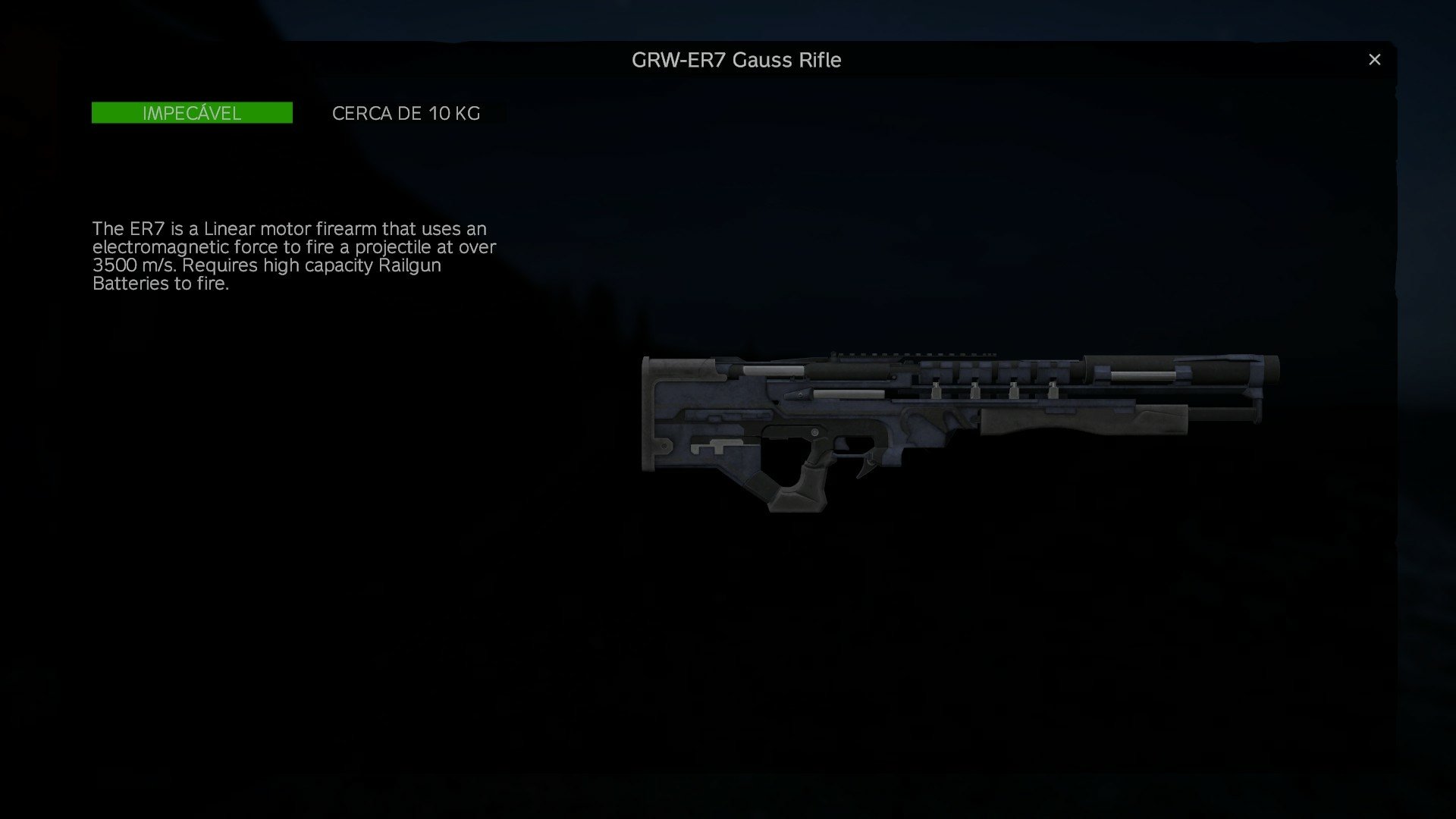This screenshot has height=819, width=1456.
Task: Close the weapon inspection panel
Action: tap(1374, 58)
